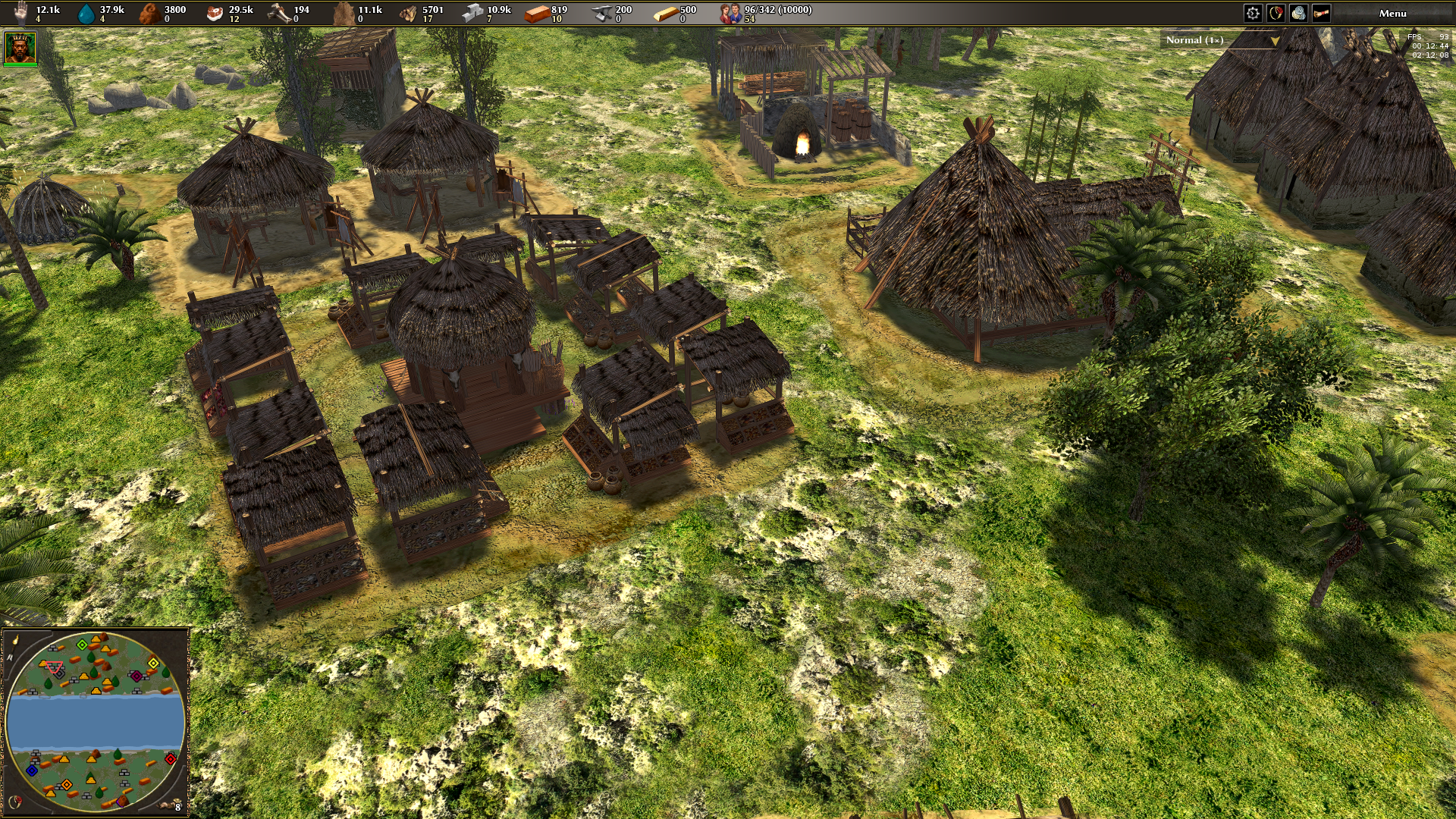Click the circular minimap
This screenshot has height=819, width=1456.
click(95, 721)
